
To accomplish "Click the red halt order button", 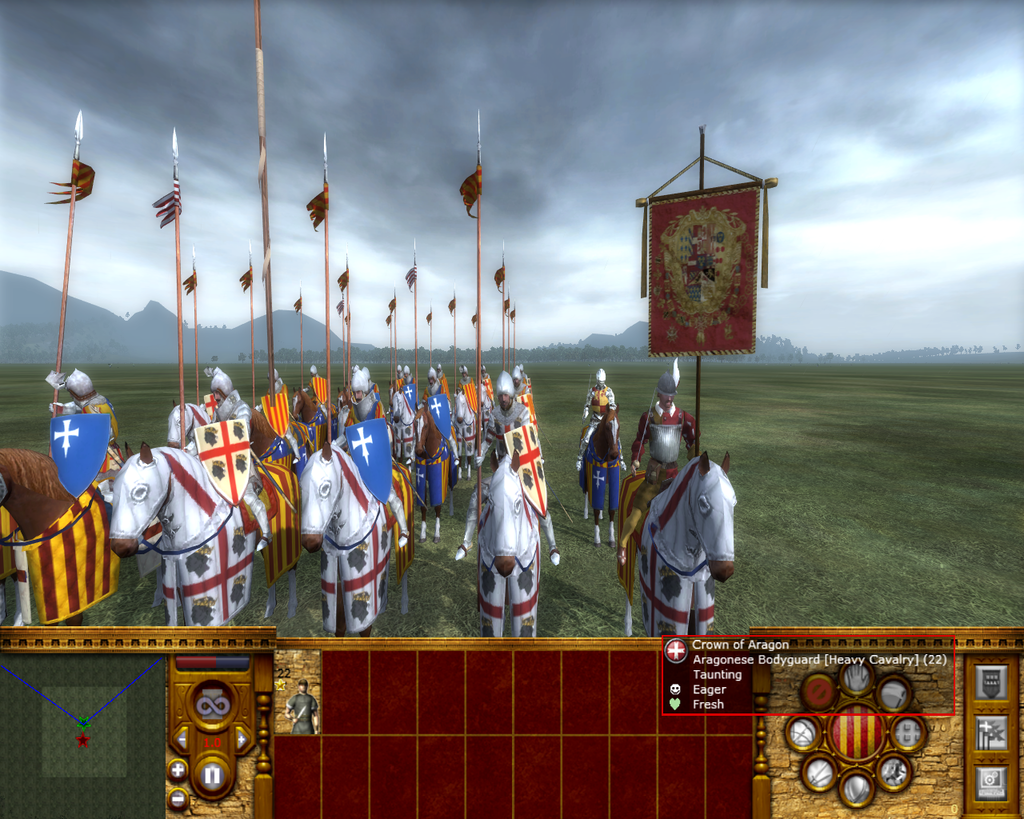I will [818, 691].
